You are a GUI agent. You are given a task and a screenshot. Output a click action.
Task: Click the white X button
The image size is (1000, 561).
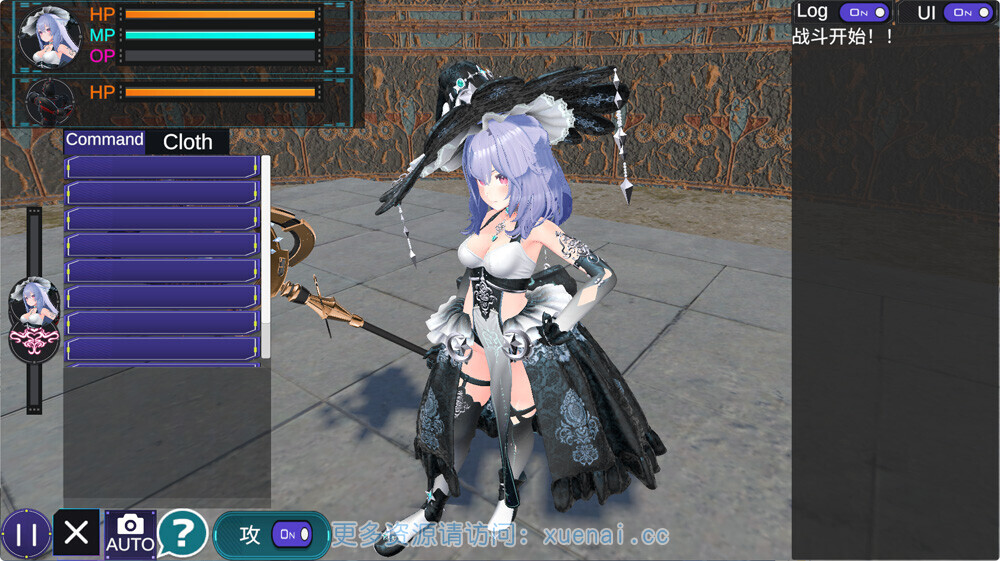coord(76,533)
